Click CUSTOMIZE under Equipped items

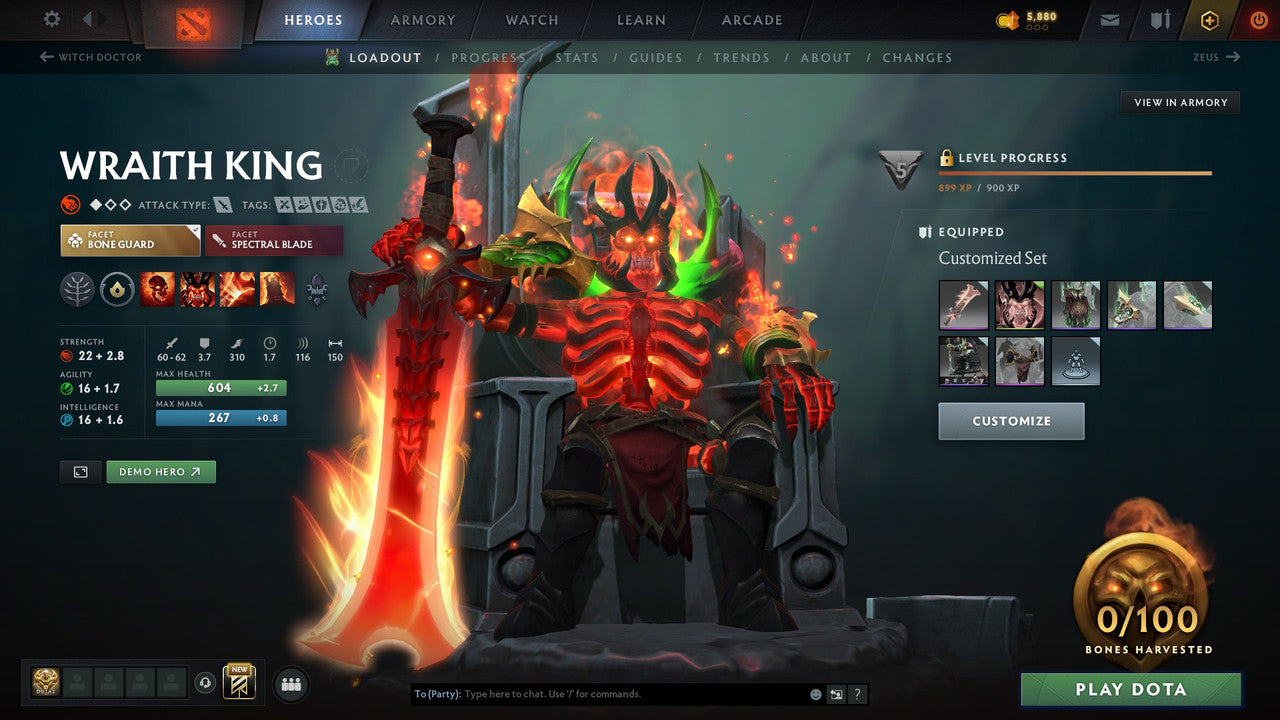coord(1010,420)
